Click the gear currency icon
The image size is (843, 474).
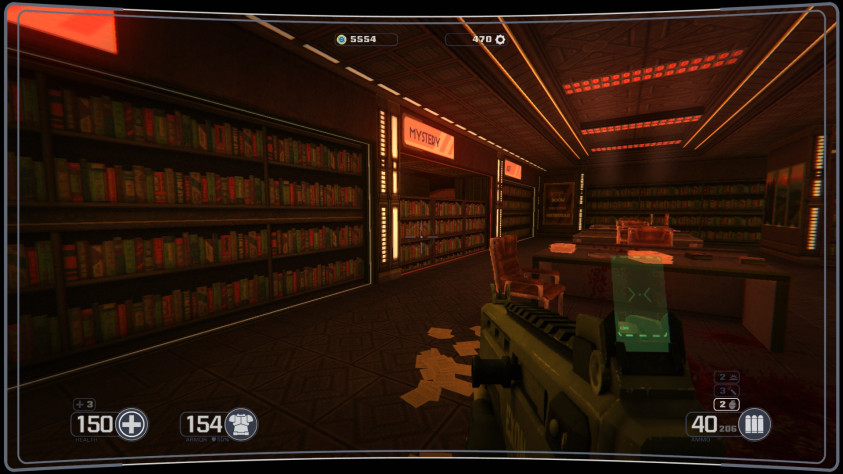point(501,40)
